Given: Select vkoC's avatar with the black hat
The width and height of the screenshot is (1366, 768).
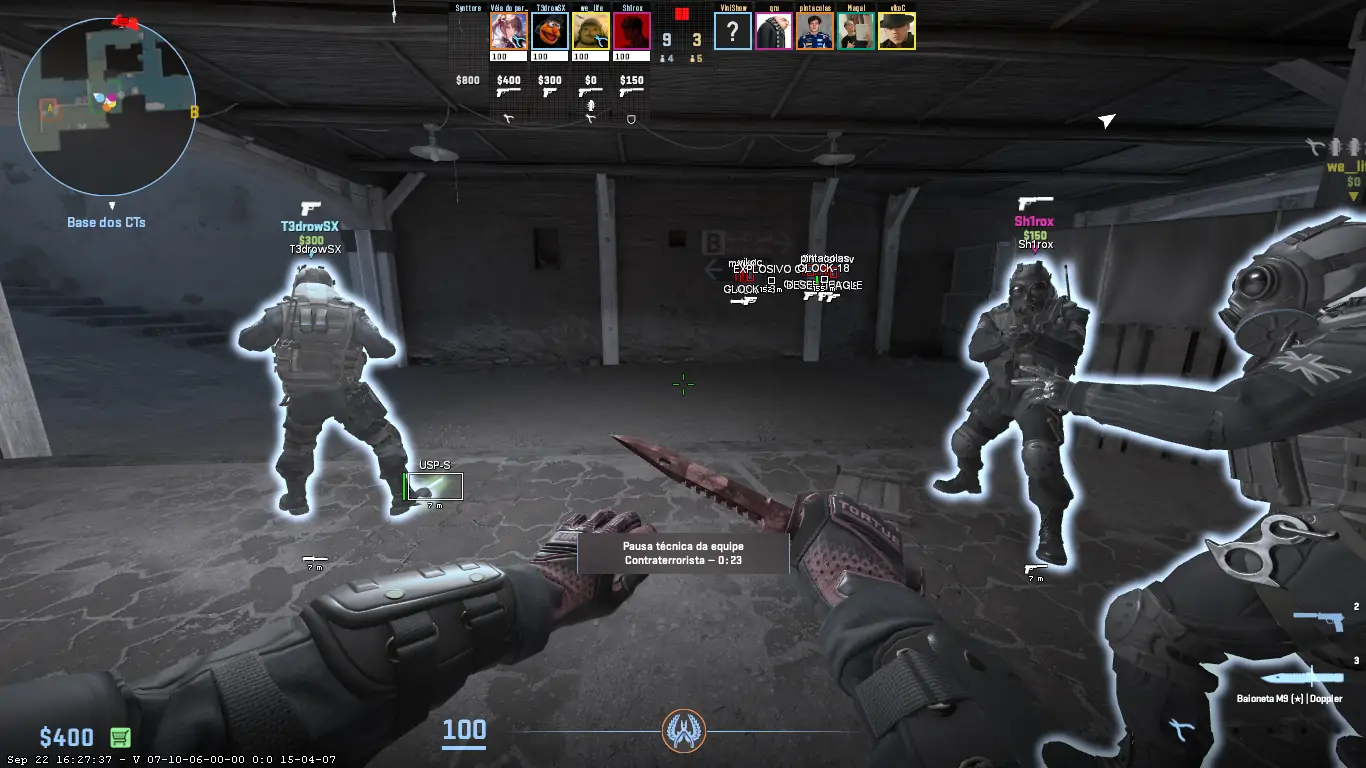Looking at the screenshot, I should [x=897, y=31].
